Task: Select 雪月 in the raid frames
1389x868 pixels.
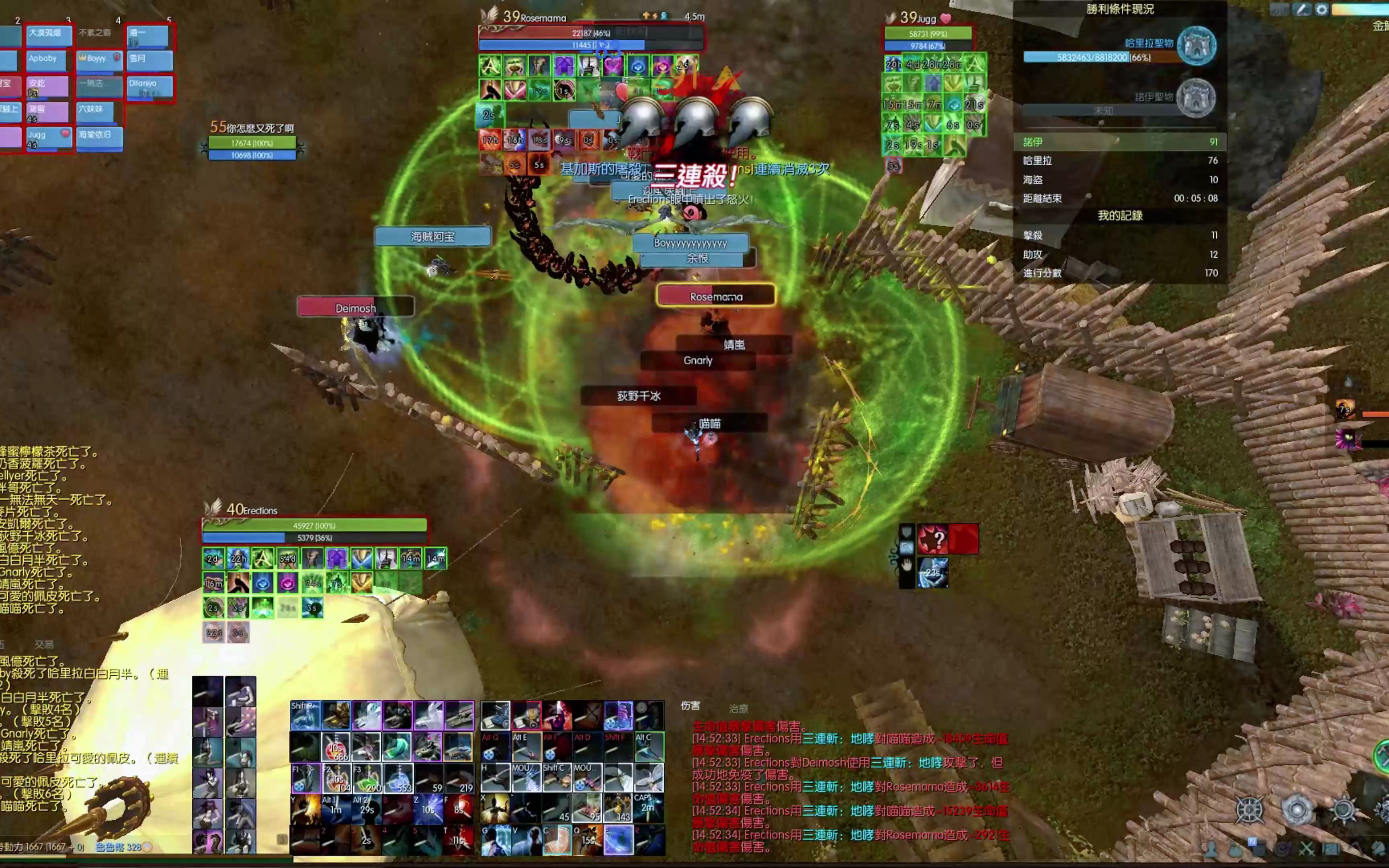Action: pos(149,60)
